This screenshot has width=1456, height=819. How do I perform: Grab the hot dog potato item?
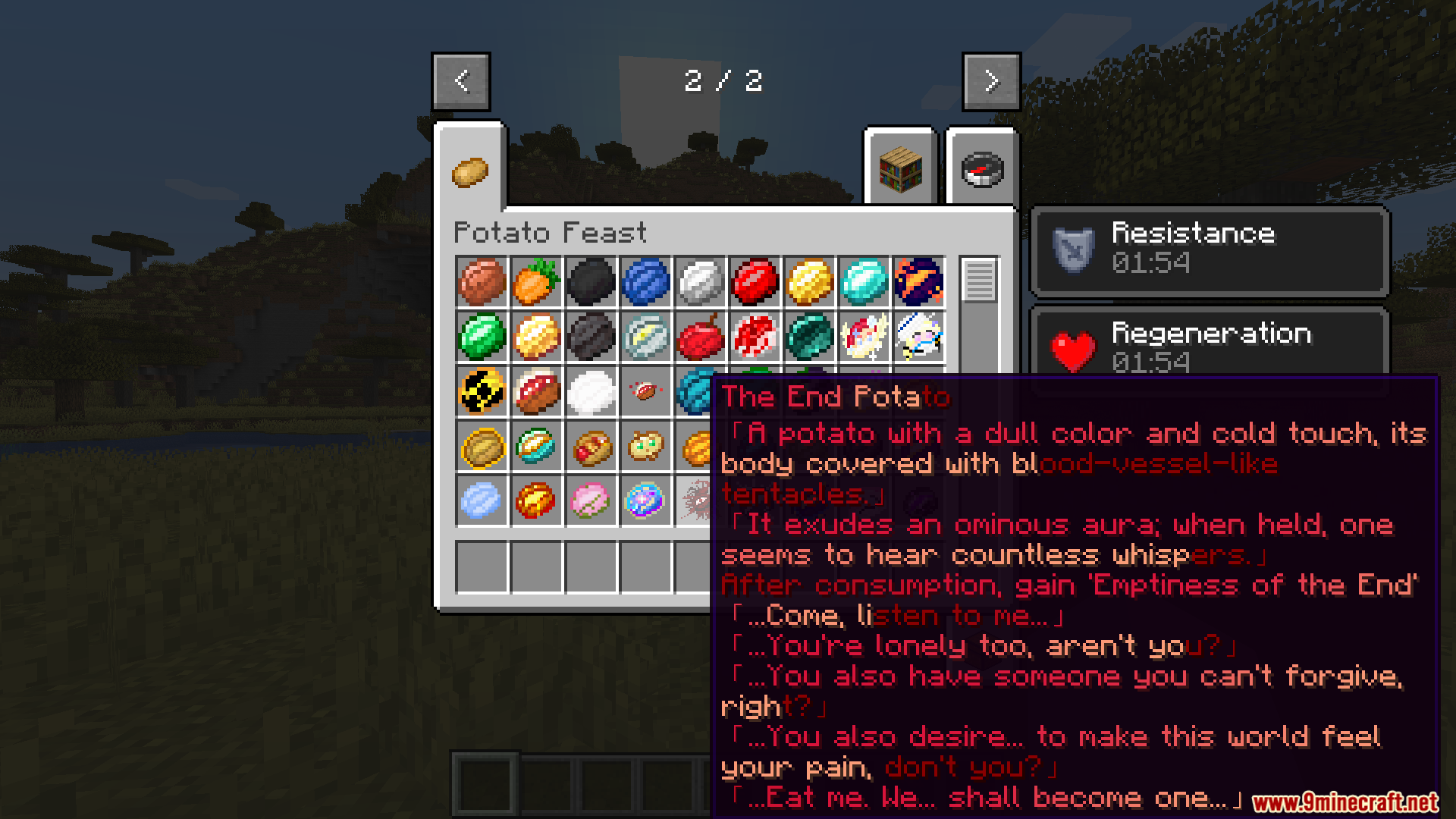coord(591,446)
